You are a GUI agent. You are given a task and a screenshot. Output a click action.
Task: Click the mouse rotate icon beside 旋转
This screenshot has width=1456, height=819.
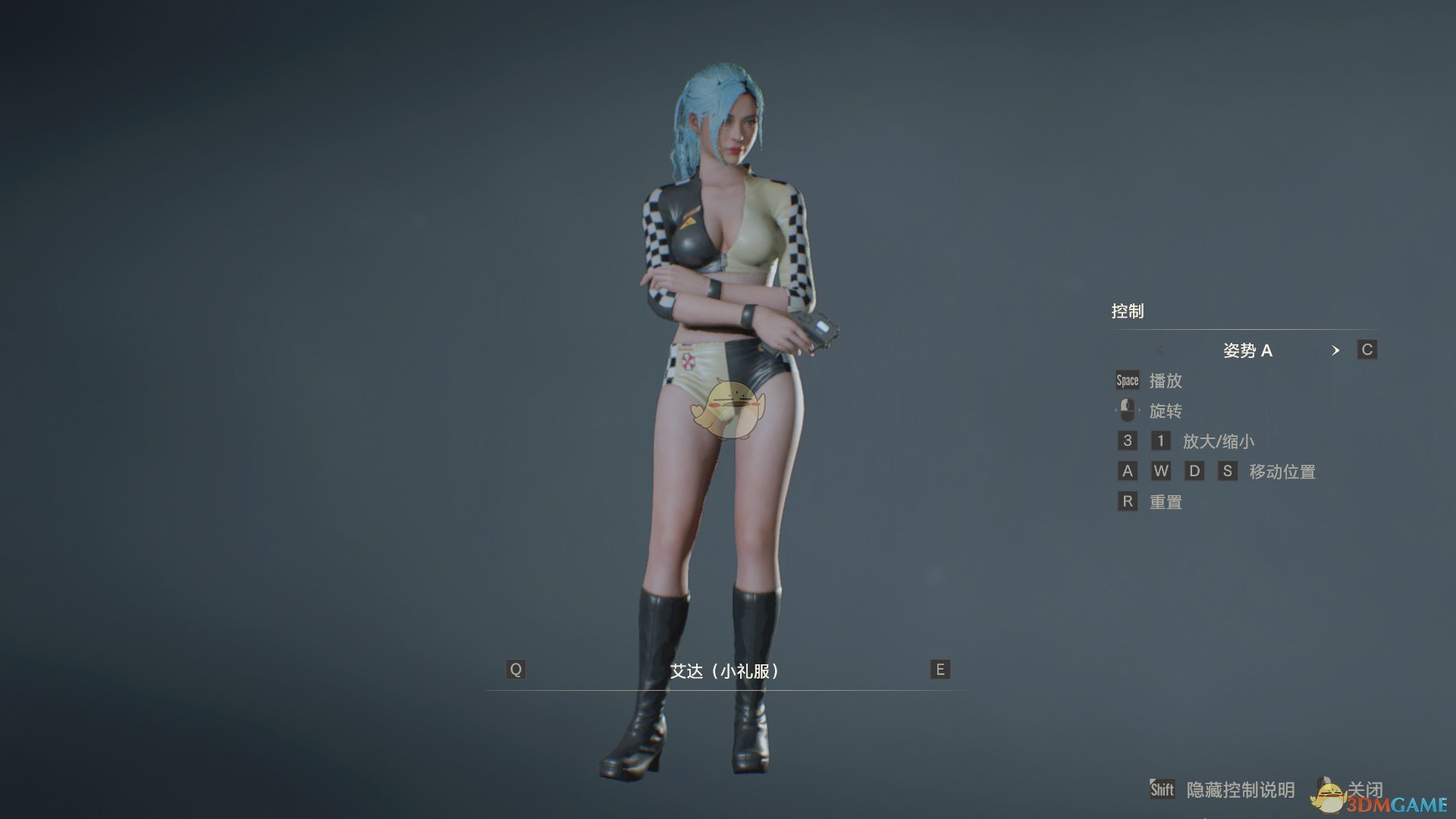(x=1126, y=410)
